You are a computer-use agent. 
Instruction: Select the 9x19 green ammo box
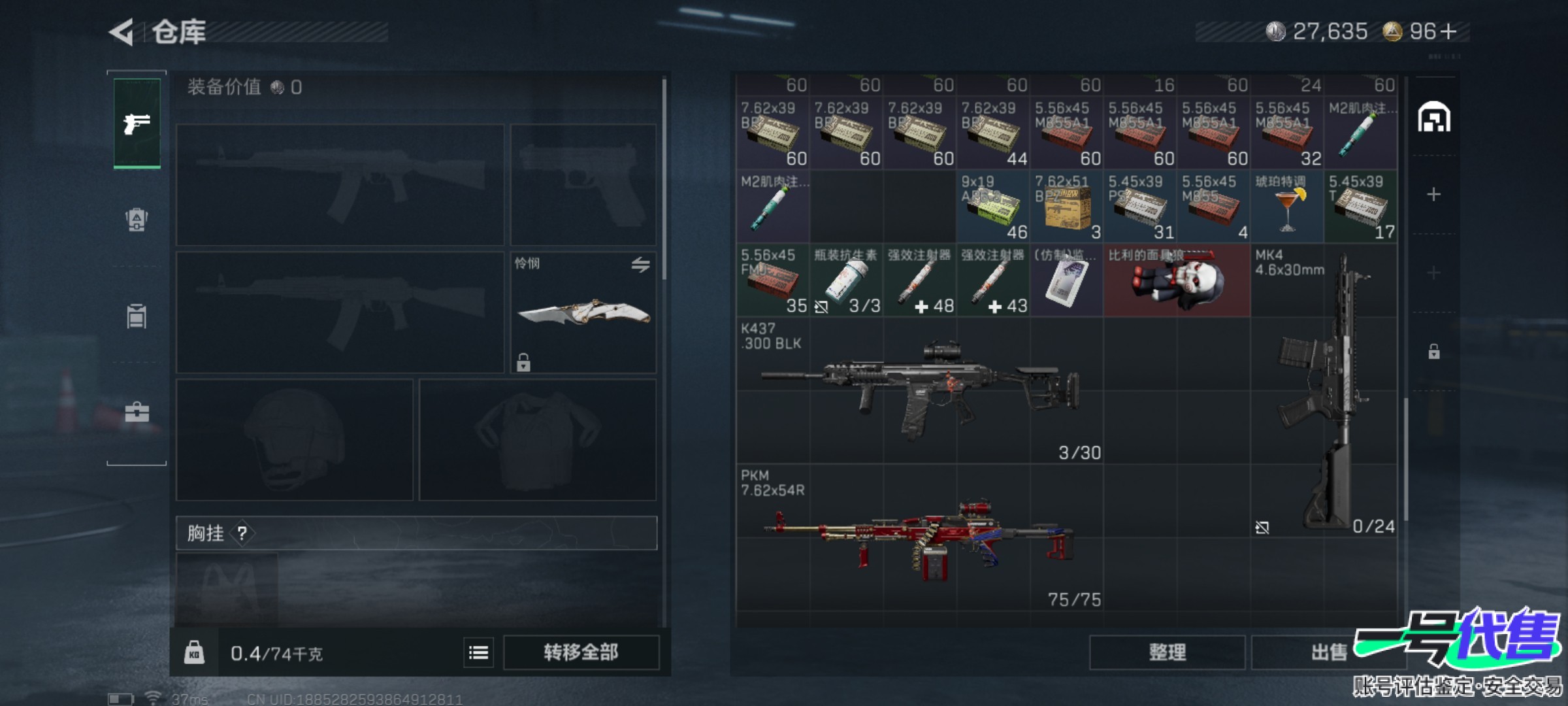(x=992, y=207)
